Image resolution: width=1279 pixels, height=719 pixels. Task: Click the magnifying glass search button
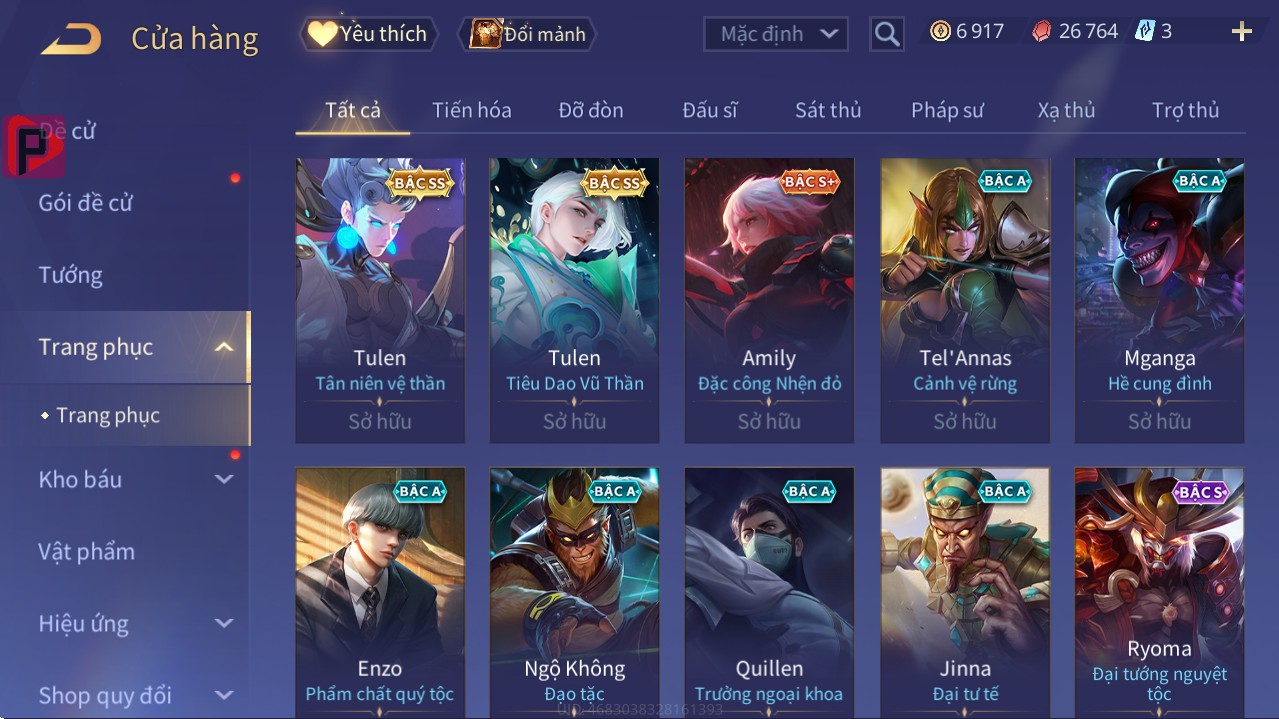click(886, 34)
